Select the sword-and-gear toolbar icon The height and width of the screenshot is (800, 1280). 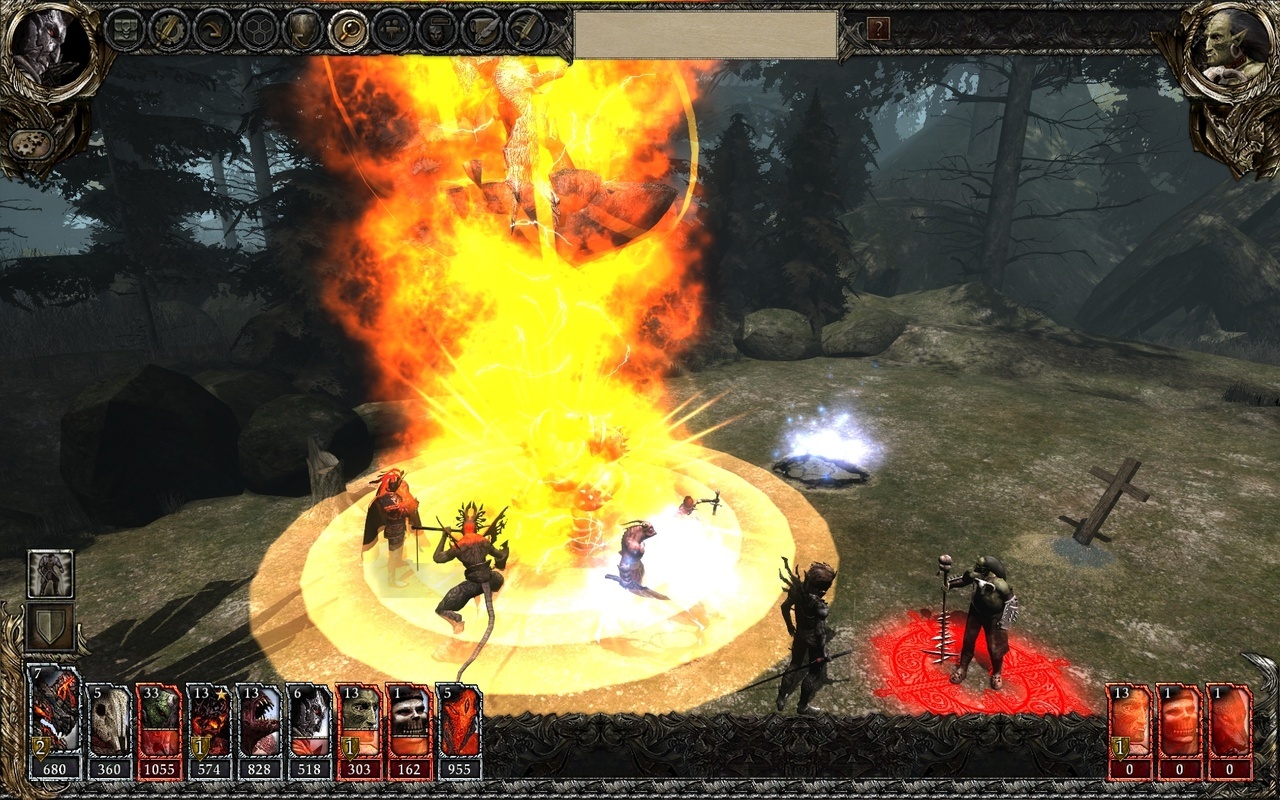[168, 29]
